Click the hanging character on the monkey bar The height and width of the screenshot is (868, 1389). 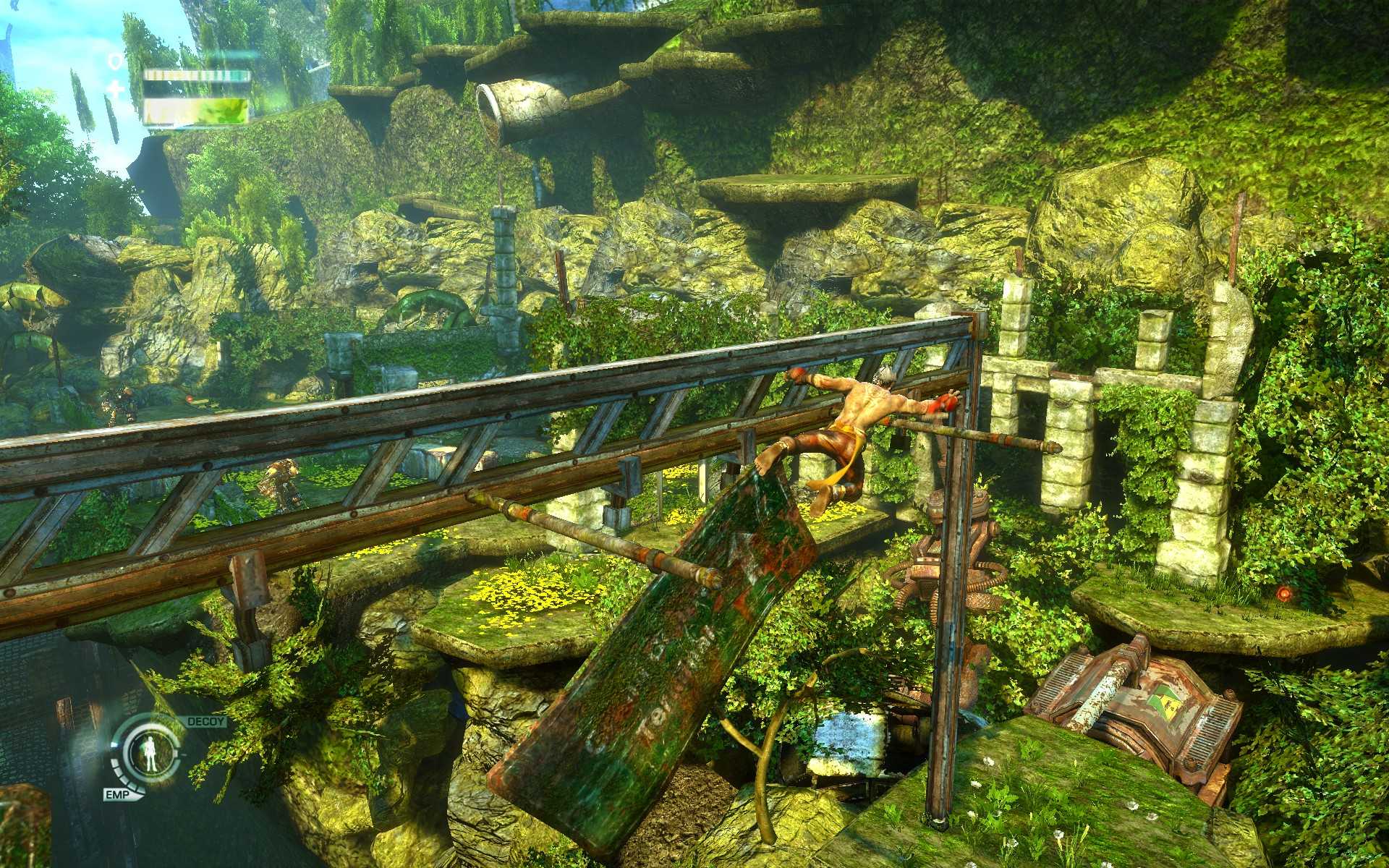[861, 412]
